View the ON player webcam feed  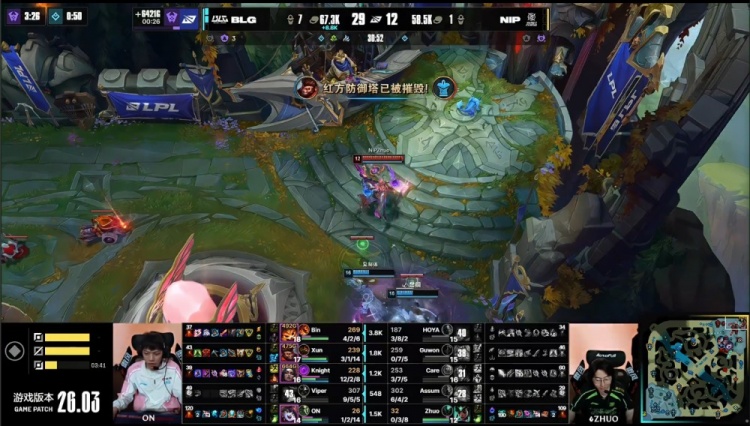147,371
